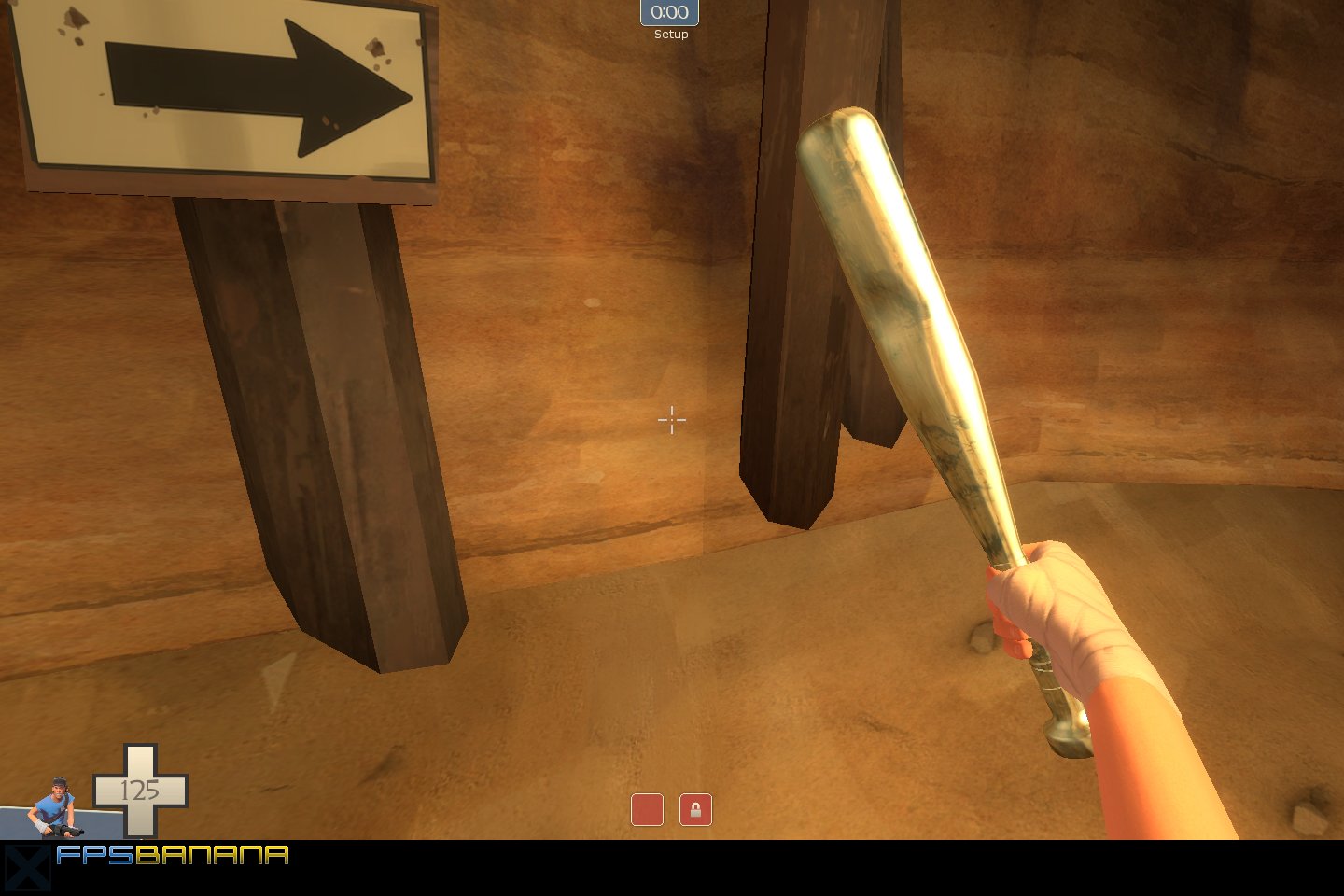Image resolution: width=1344 pixels, height=896 pixels.
Task: Click the X logo beside the FPSBanana watermark
Action: click(29, 867)
